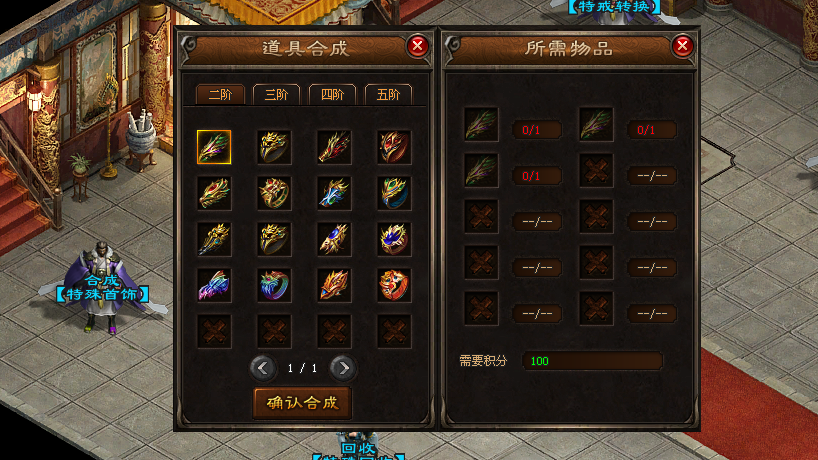Confirm crafting with the 确认合成 button
Screen dimensions: 818x460
click(303, 403)
